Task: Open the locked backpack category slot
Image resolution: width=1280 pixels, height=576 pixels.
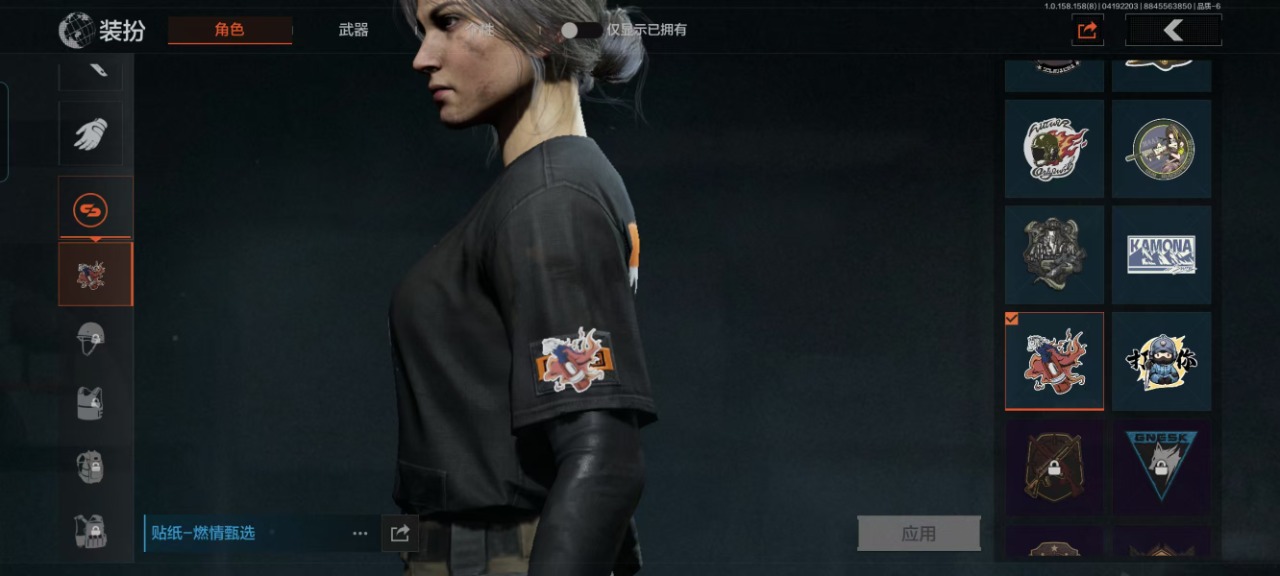Action: pos(91,466)
